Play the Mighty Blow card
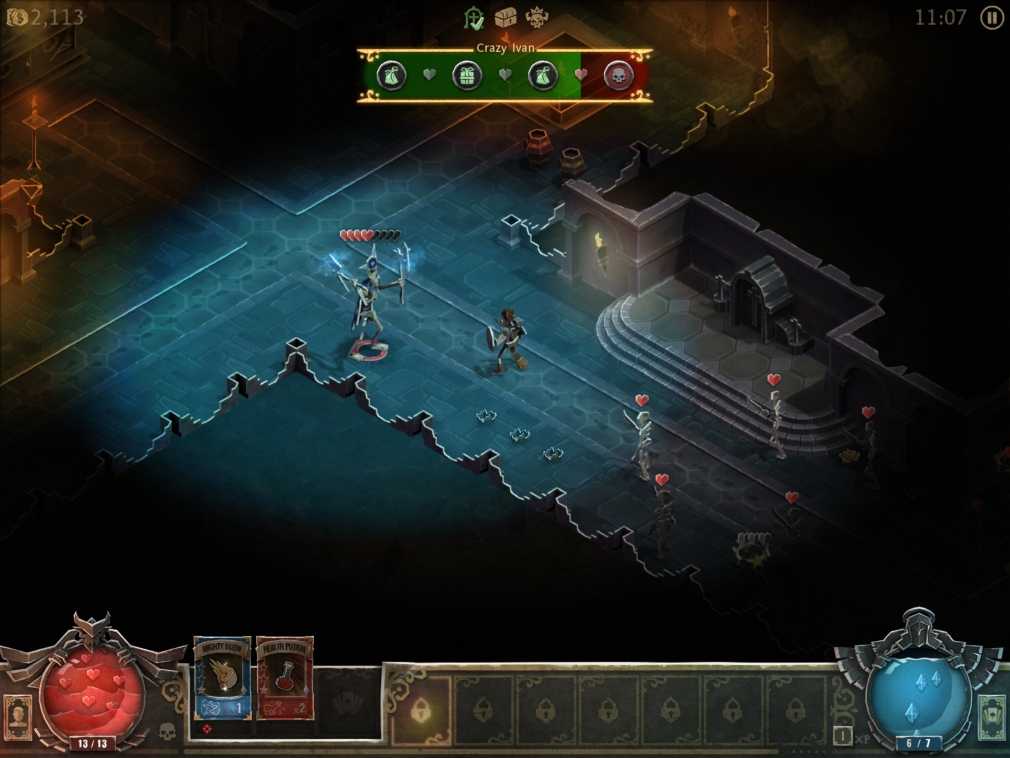The width and height of the screenshot is (1010, 758). click(222, 677)
